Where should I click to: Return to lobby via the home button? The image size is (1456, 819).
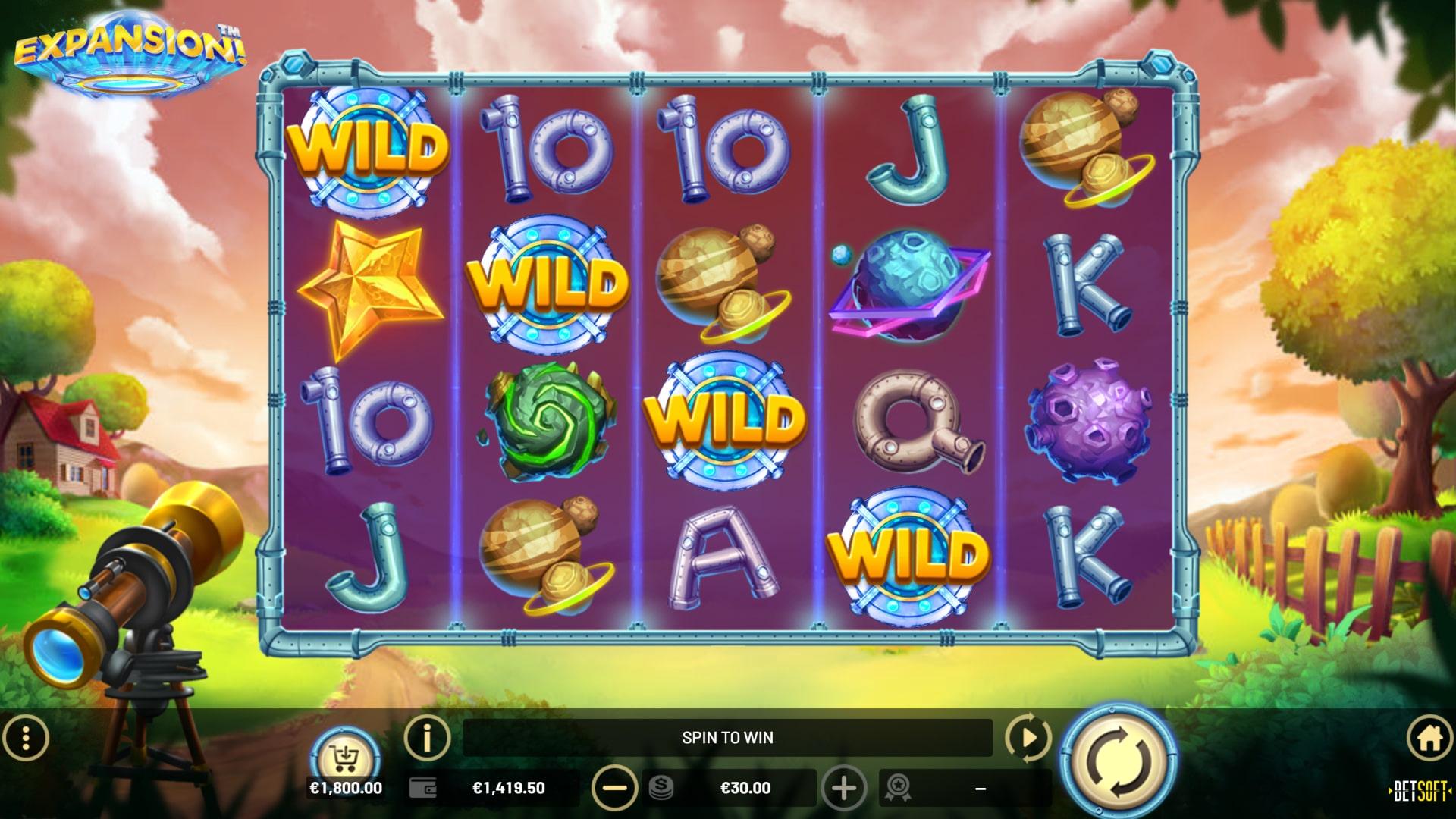pos(1429,738)
